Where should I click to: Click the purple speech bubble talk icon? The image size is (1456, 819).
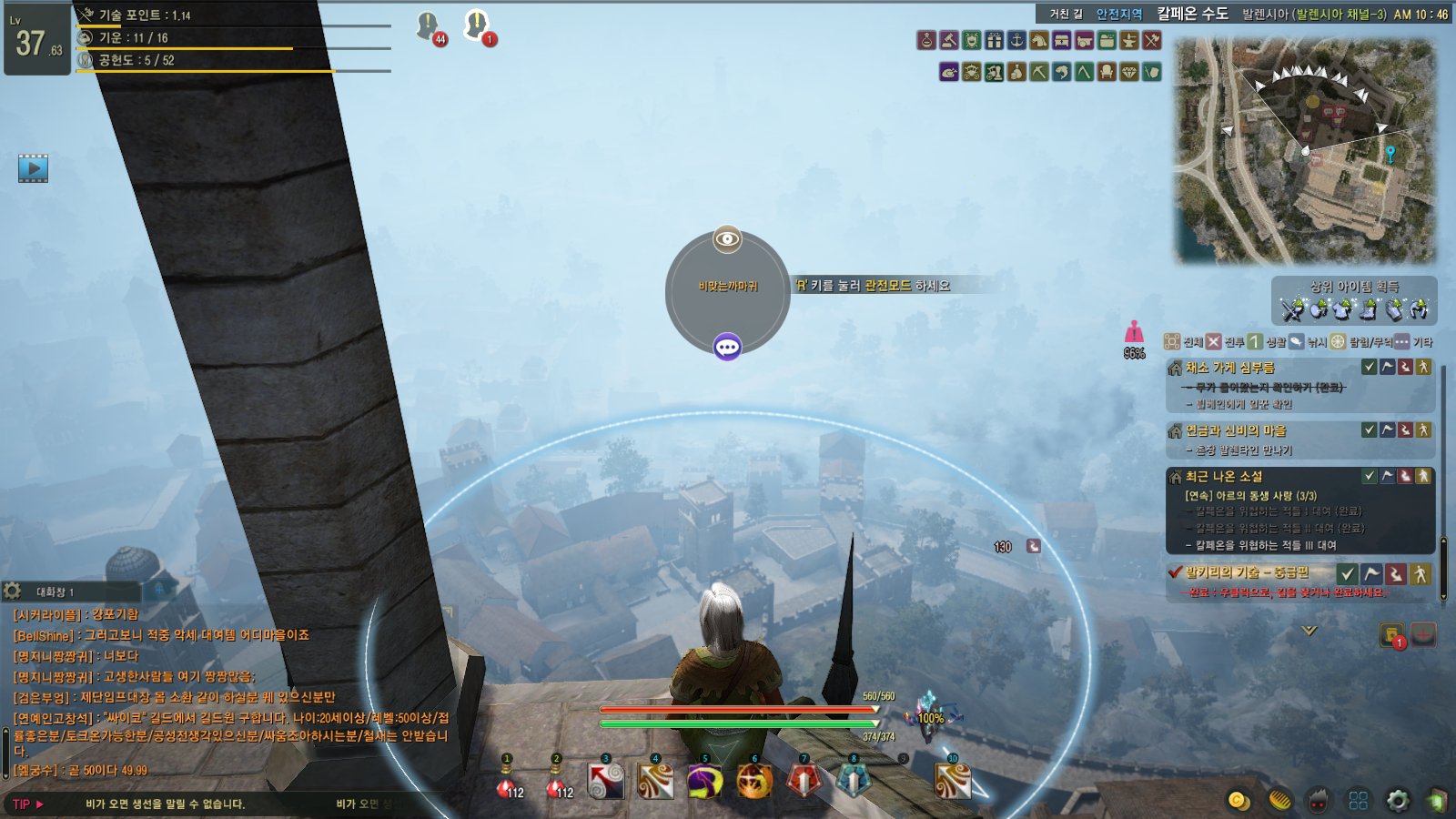pos(727,347)
